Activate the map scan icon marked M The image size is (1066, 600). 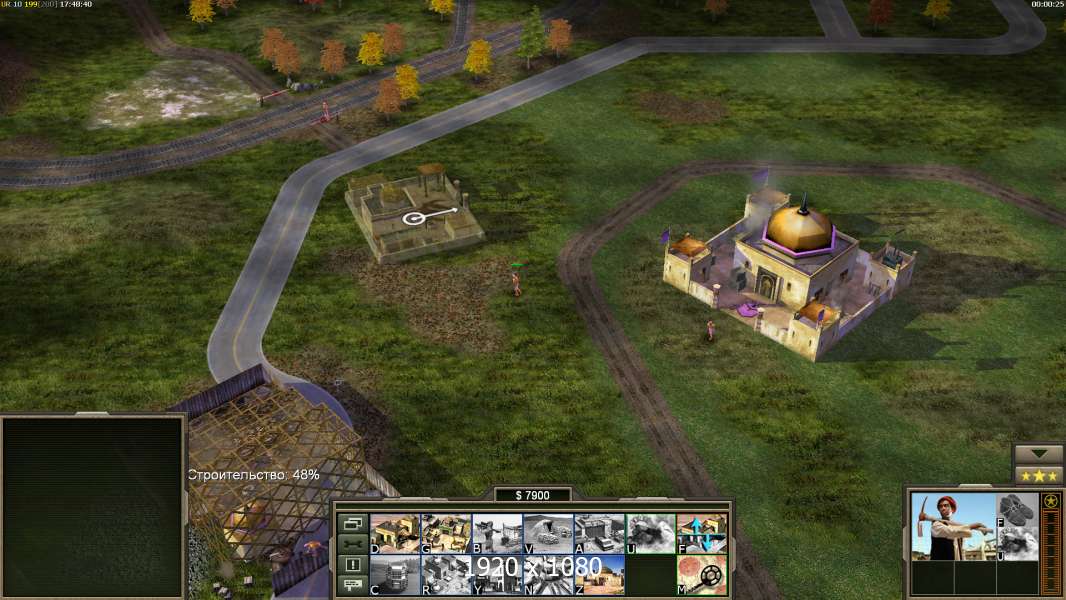click(701, 574)
